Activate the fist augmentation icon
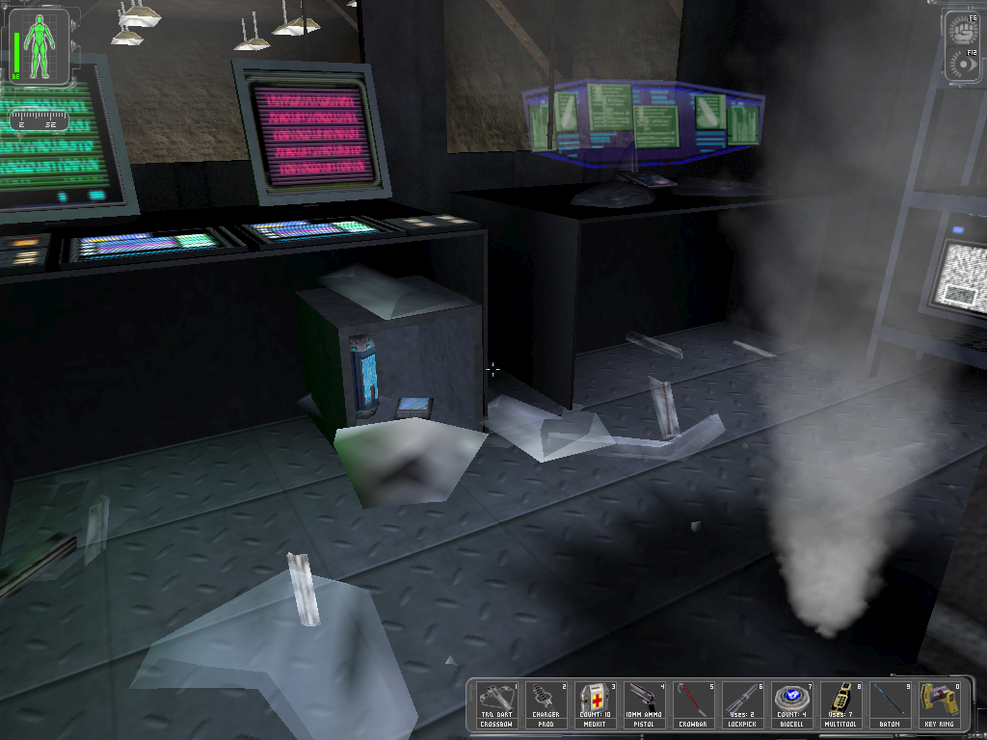 (964, 30)
